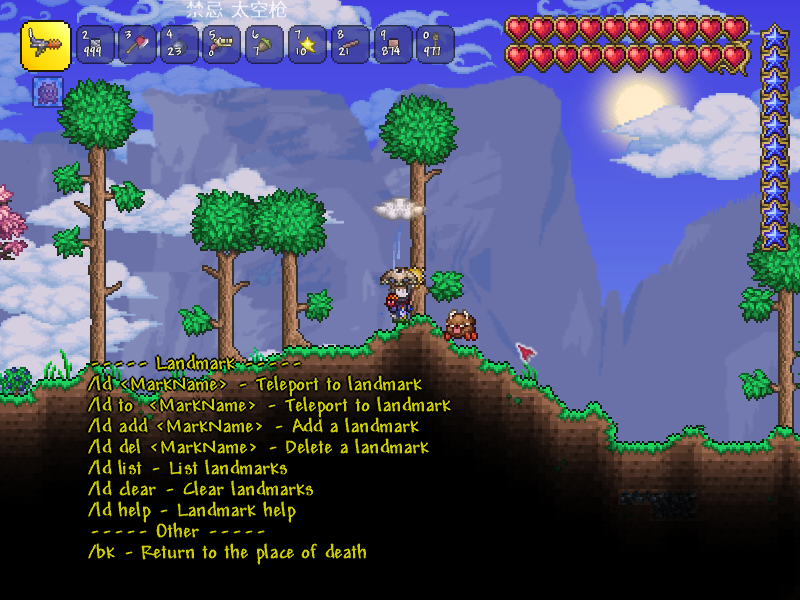This screenshot has width=800, height=600.
Task: Select the space gun in hotbar slot 1
Action: pyautogui.click(x=45, y=46)
